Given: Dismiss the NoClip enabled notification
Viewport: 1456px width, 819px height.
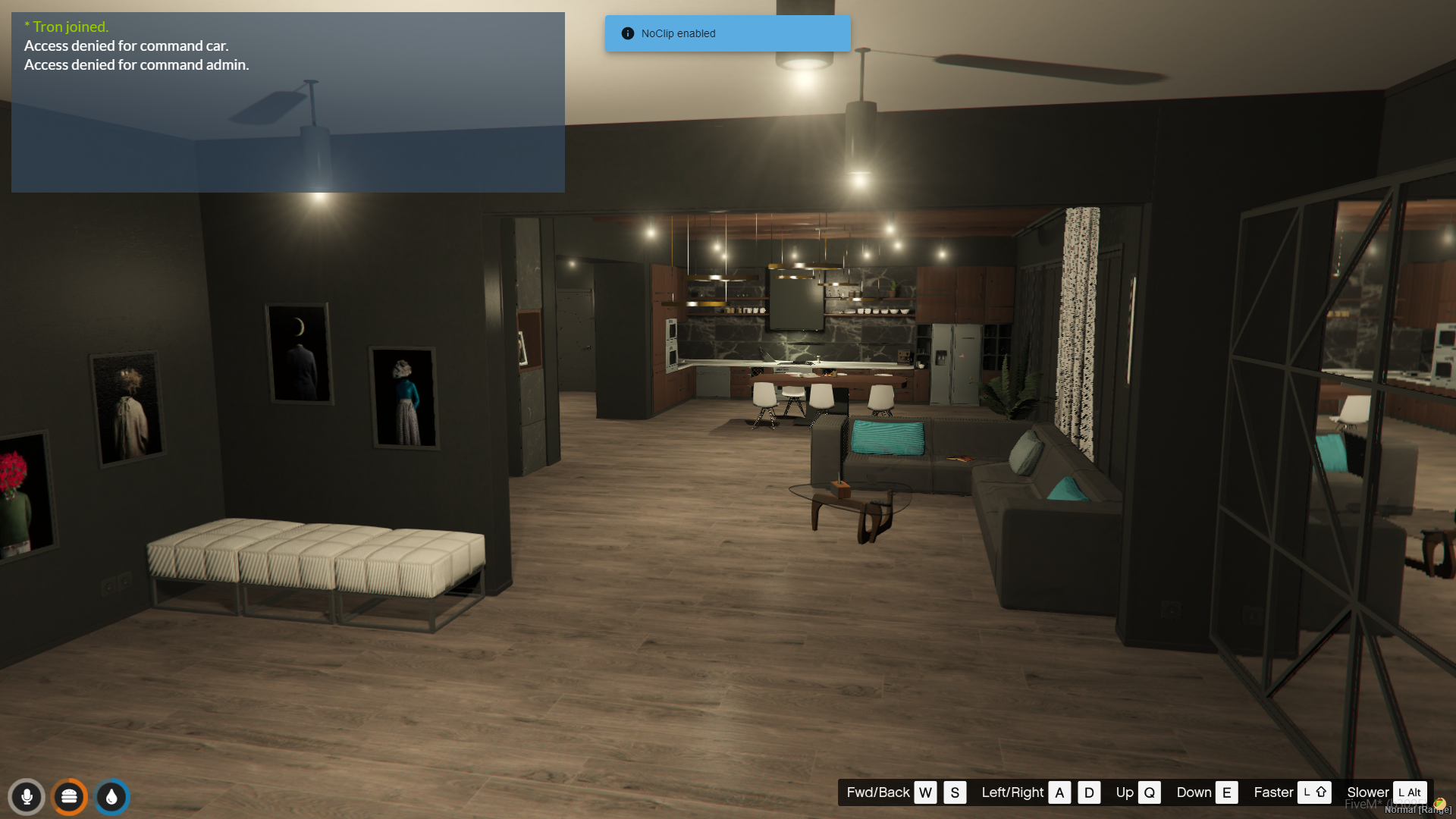Looking at the screenshot, I should coord(726,33).
